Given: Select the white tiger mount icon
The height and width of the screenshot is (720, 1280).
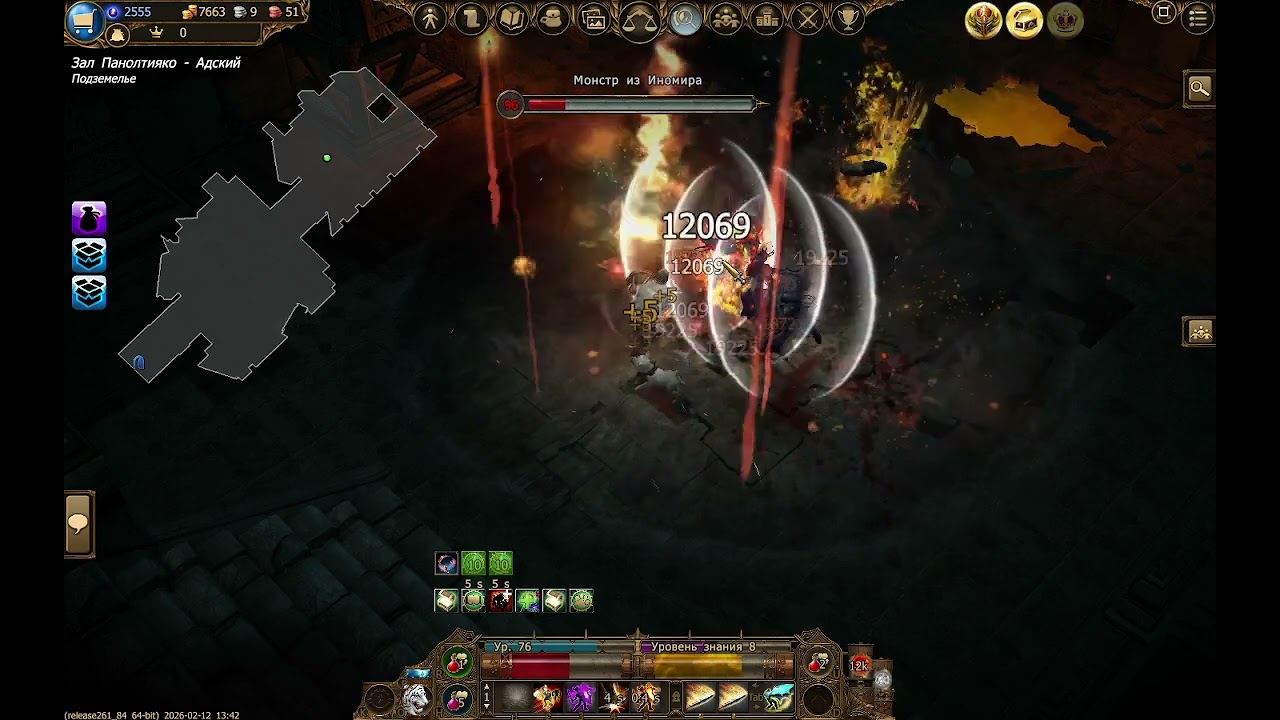Looking at the screenshot, I should (x=416, y=698).
